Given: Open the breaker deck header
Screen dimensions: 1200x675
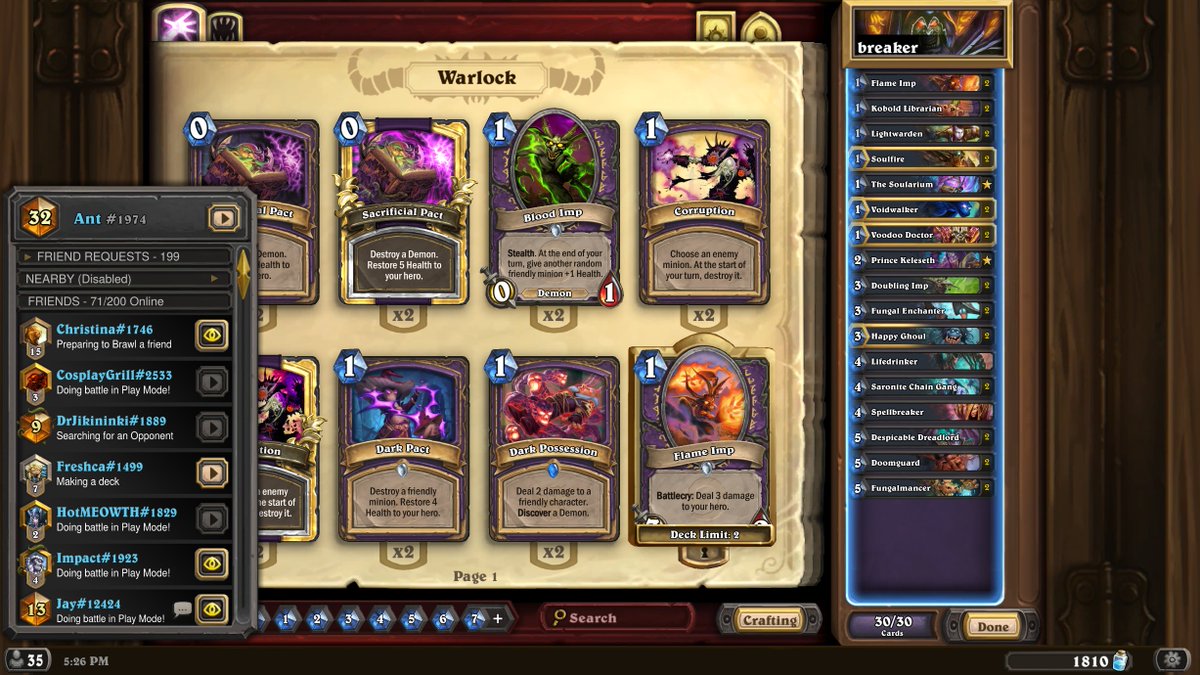Looking at the screenshot, I should coord(926,35).
